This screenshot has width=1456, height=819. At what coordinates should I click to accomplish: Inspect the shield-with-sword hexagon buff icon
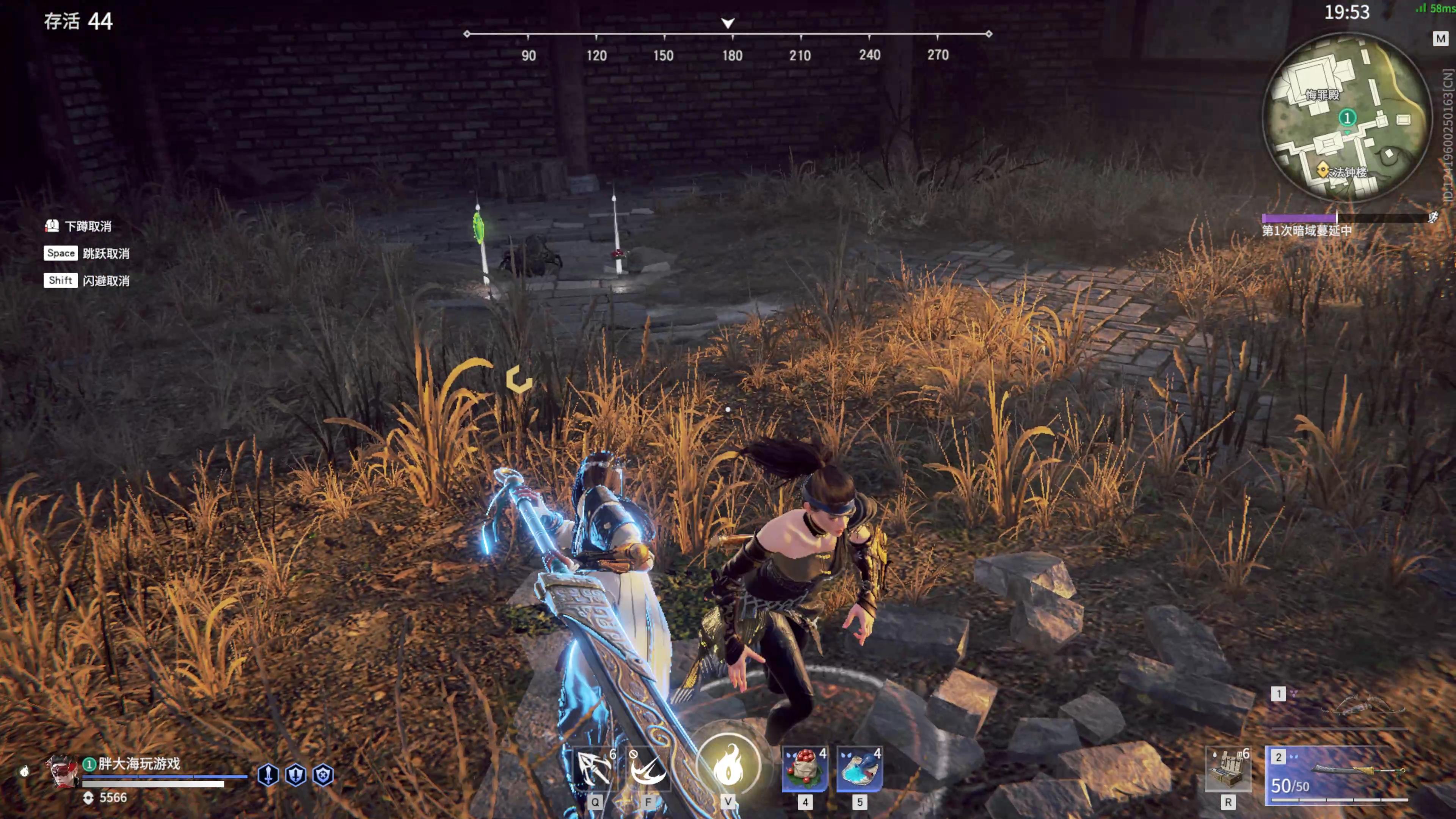pos(296,775)
